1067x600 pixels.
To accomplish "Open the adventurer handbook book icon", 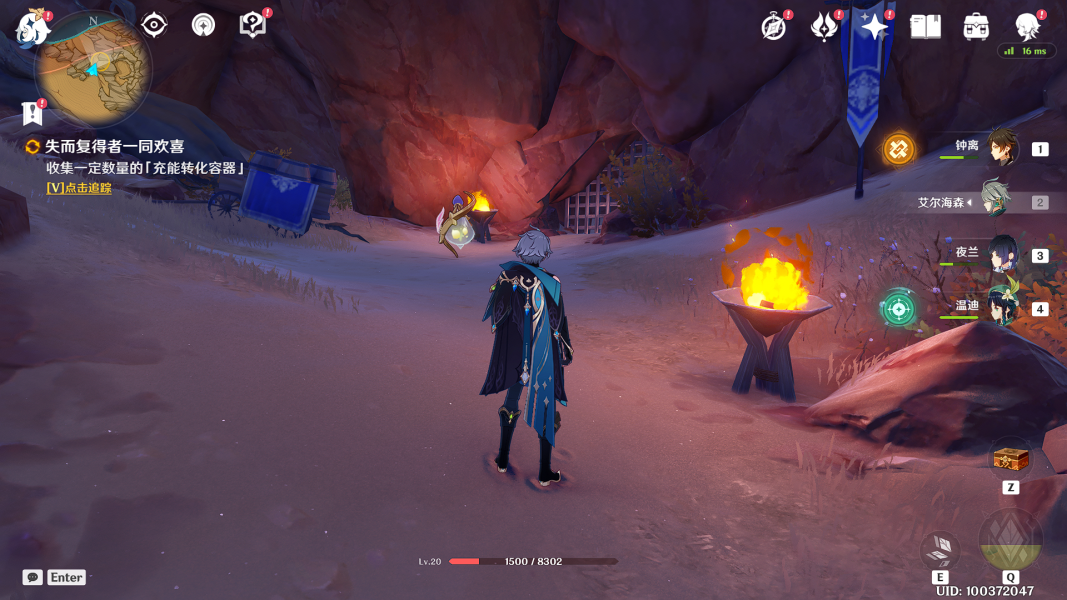I will point(926,27).
